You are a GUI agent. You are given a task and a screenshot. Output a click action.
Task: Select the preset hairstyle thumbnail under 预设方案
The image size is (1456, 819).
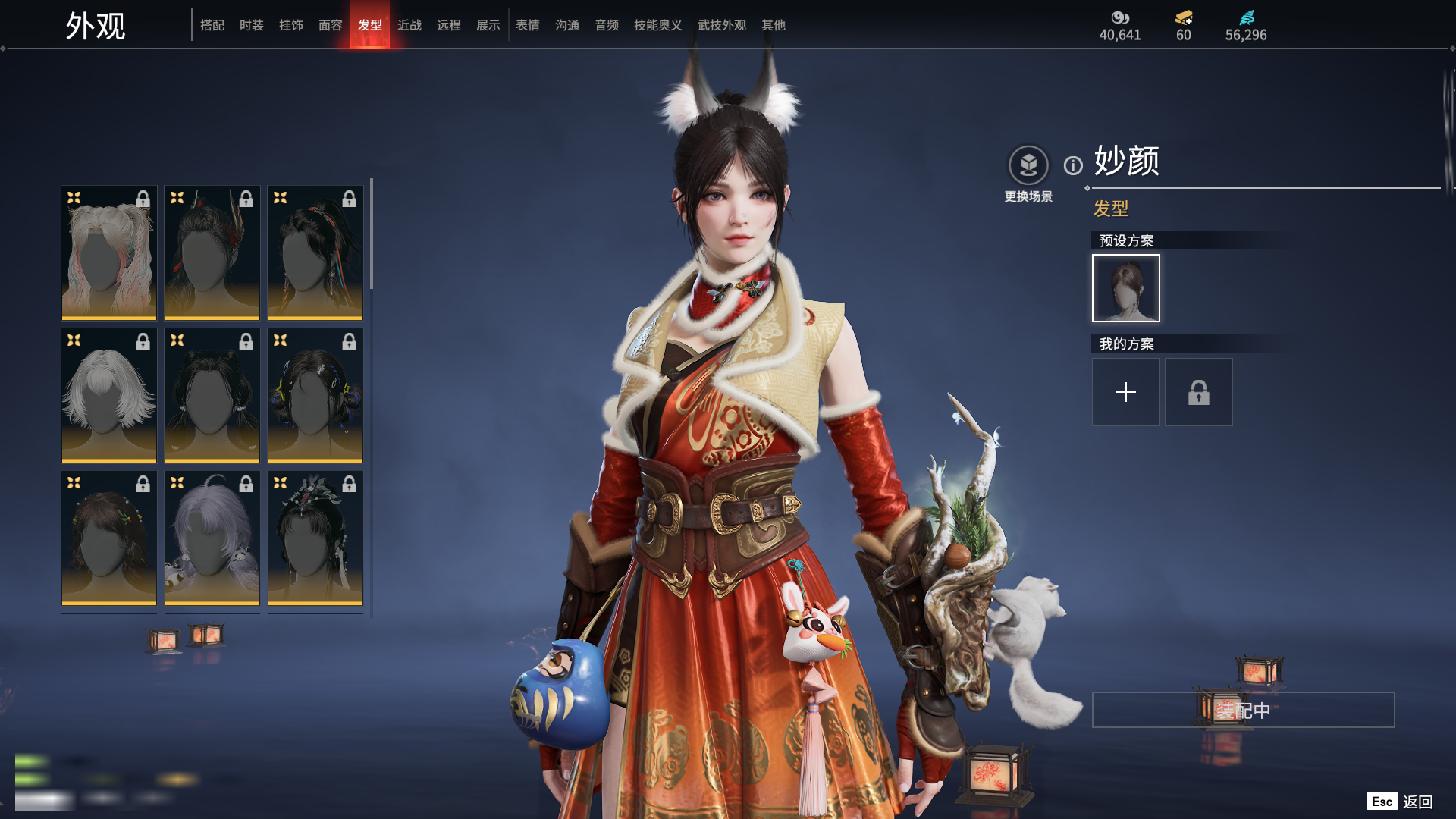click(x=1126, y=288)
